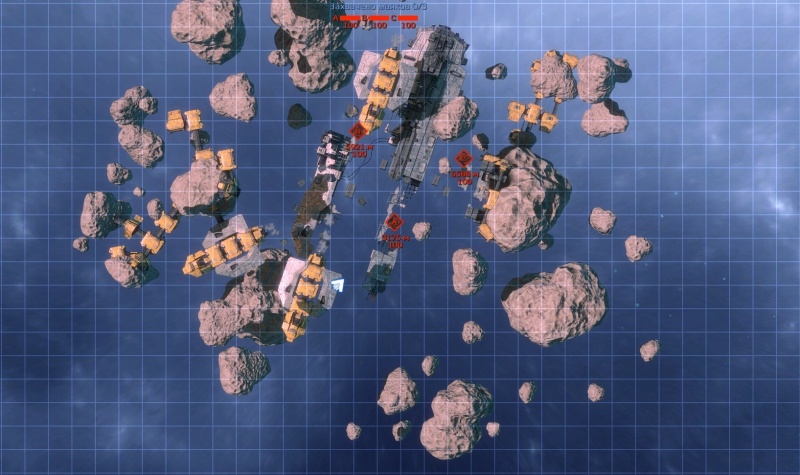800x475 pixels.
Task: Select the beacon marker showing 2921 m
Action: pyautogui.click(x=359, y=131)
